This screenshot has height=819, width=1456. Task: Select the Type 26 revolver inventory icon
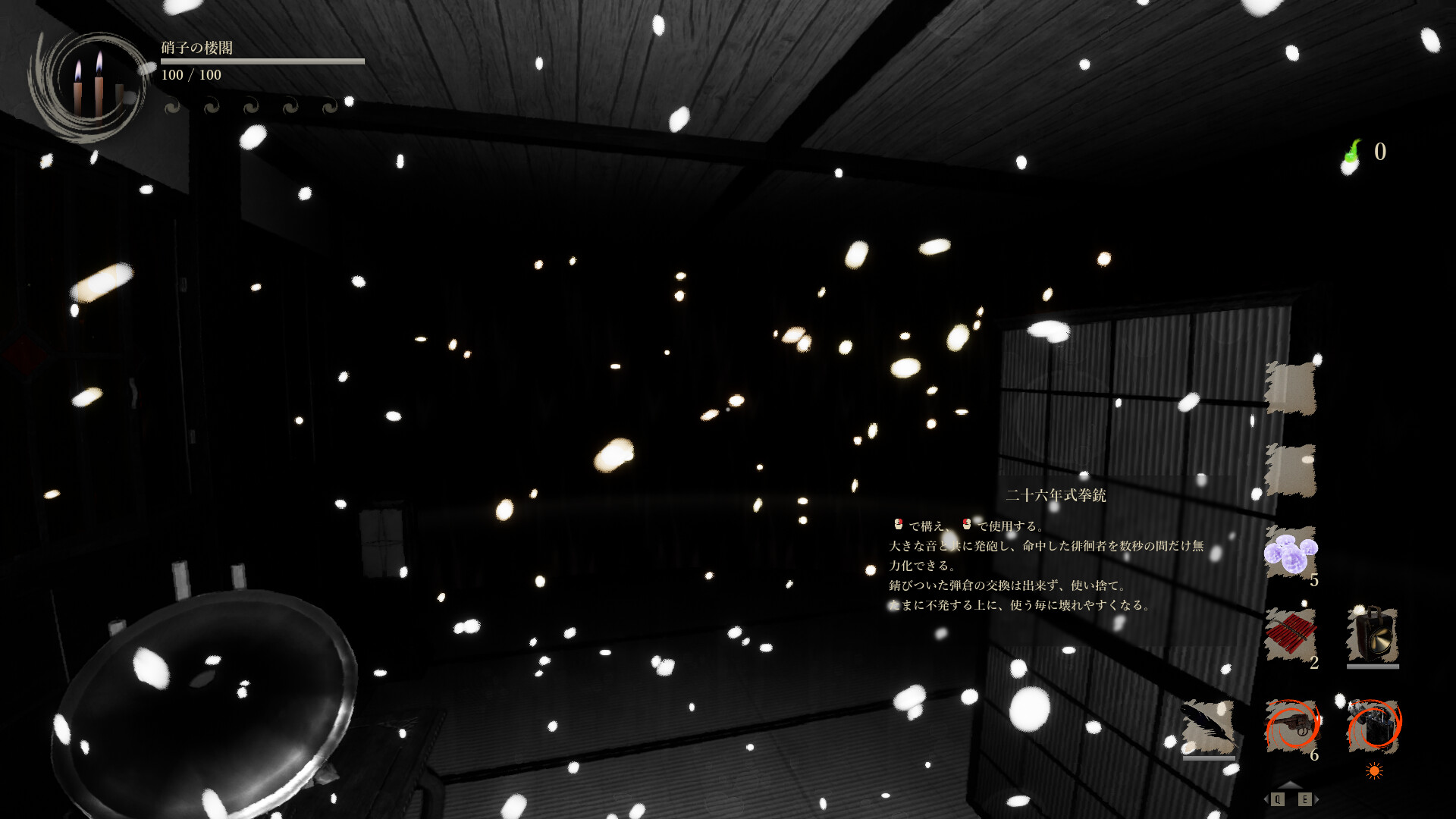[x=1291, y=726]
